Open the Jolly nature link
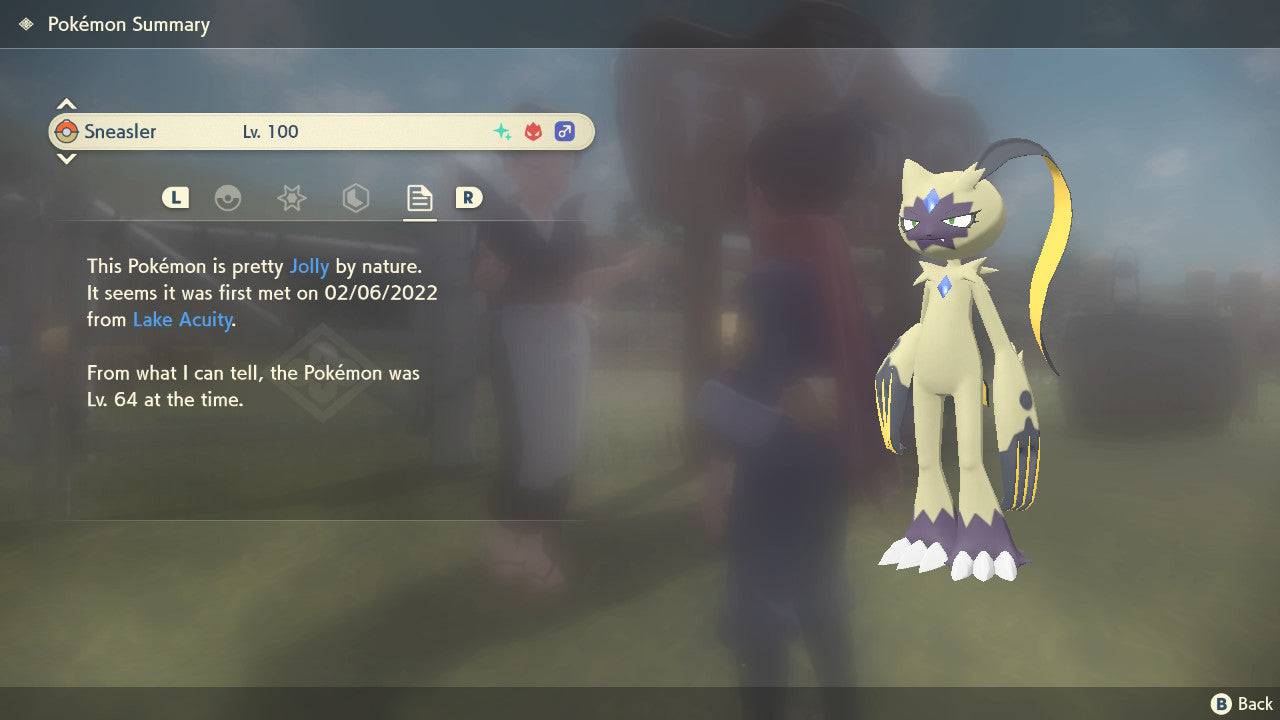The height and width of the screenshot is (720, 1280). [x=310, y=266]
